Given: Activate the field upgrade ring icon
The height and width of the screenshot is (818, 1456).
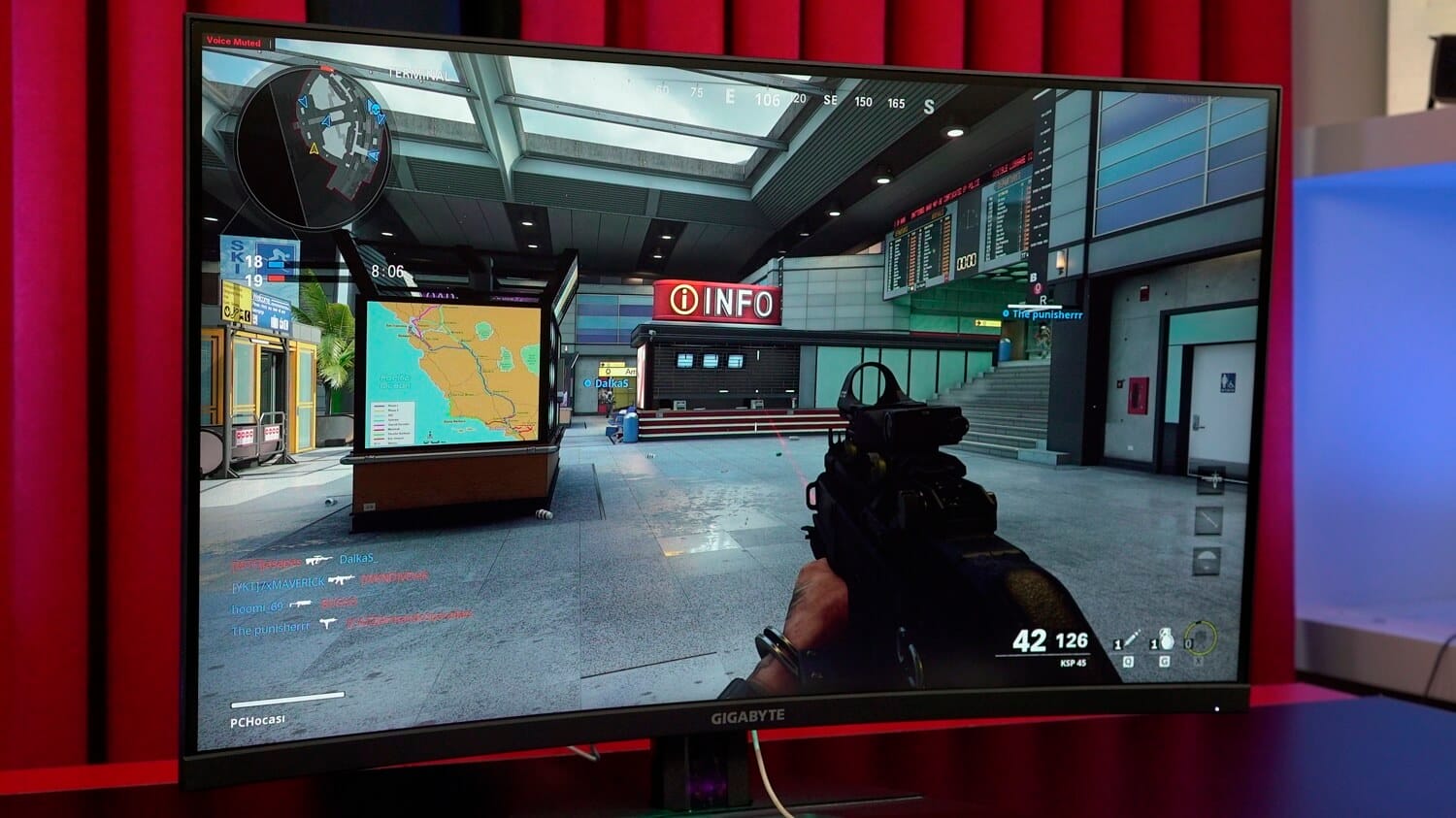Looking at the screenshot, I should click(x=1201, y=638).
